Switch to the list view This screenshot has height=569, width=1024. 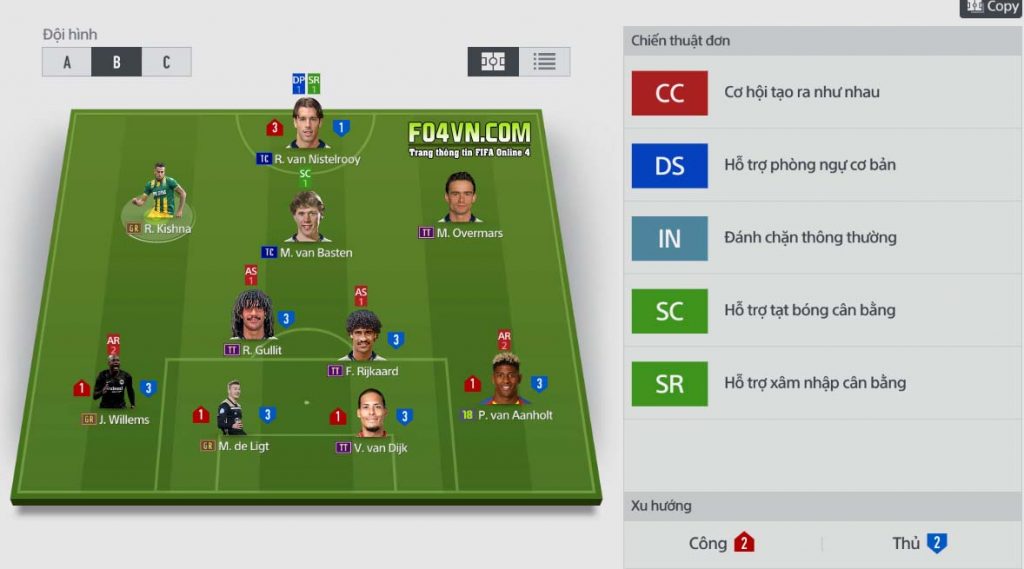click(x=544, y=62)
